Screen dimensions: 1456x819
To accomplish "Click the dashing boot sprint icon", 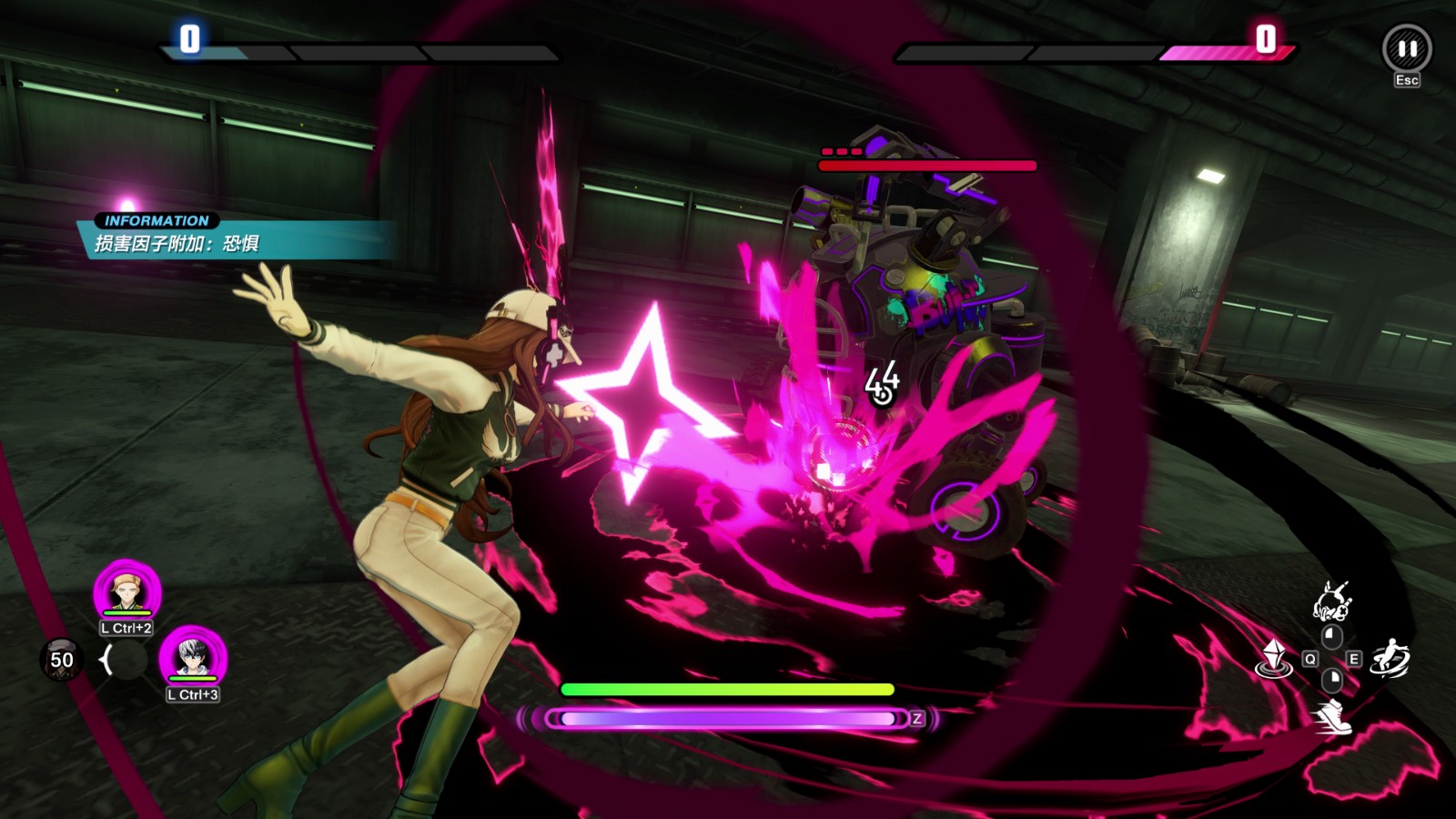I will click(x=1333, y=717).
